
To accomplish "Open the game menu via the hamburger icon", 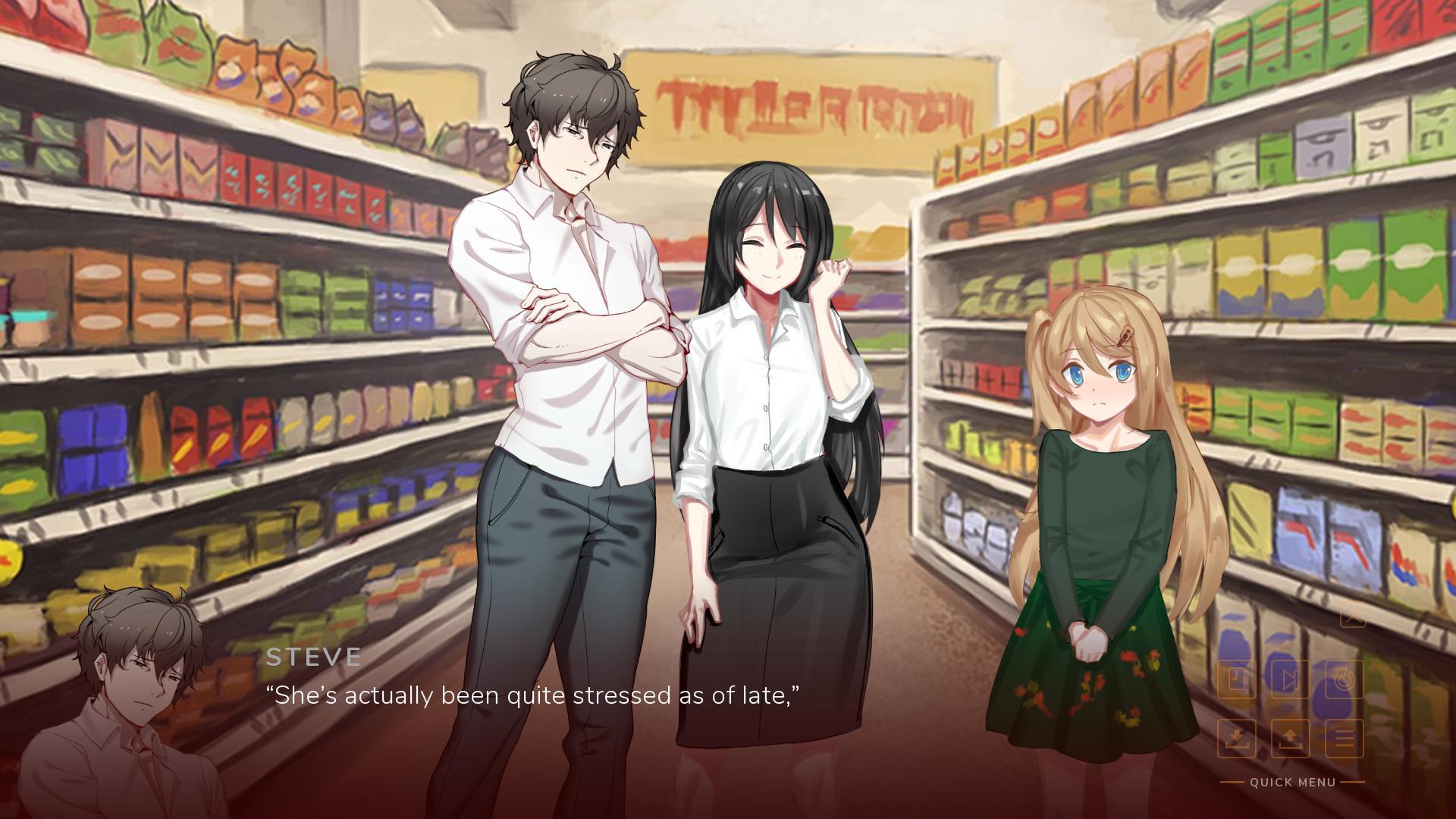I will pos(1345,737).
